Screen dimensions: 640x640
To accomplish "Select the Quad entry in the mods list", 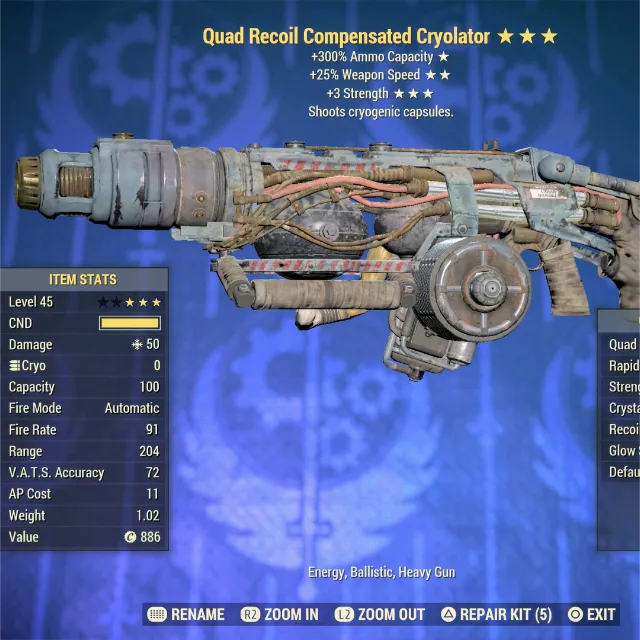I will pyautogui.click(x=622, y=344).
